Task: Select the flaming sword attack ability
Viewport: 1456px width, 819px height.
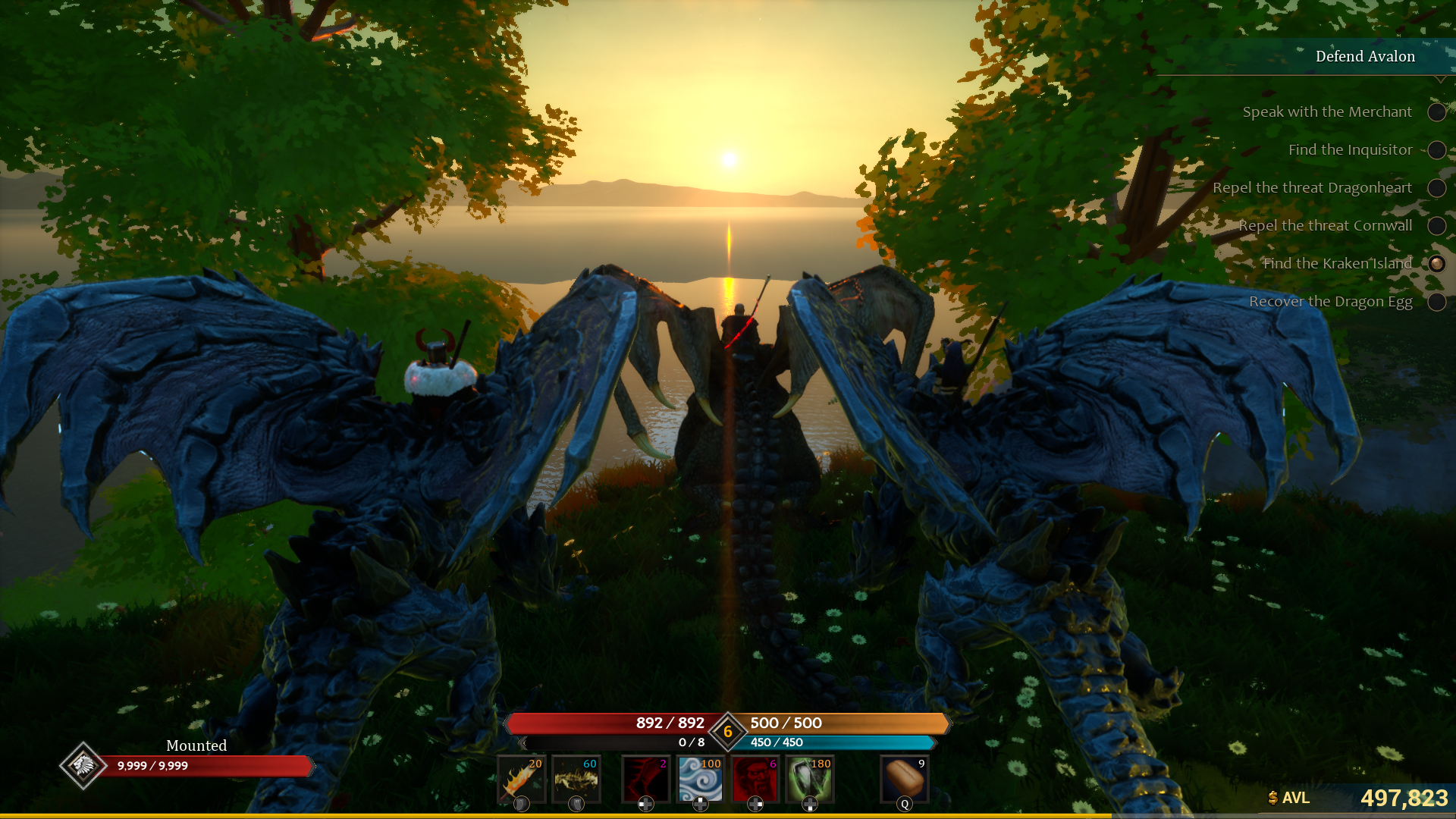Action: point(522,777)
